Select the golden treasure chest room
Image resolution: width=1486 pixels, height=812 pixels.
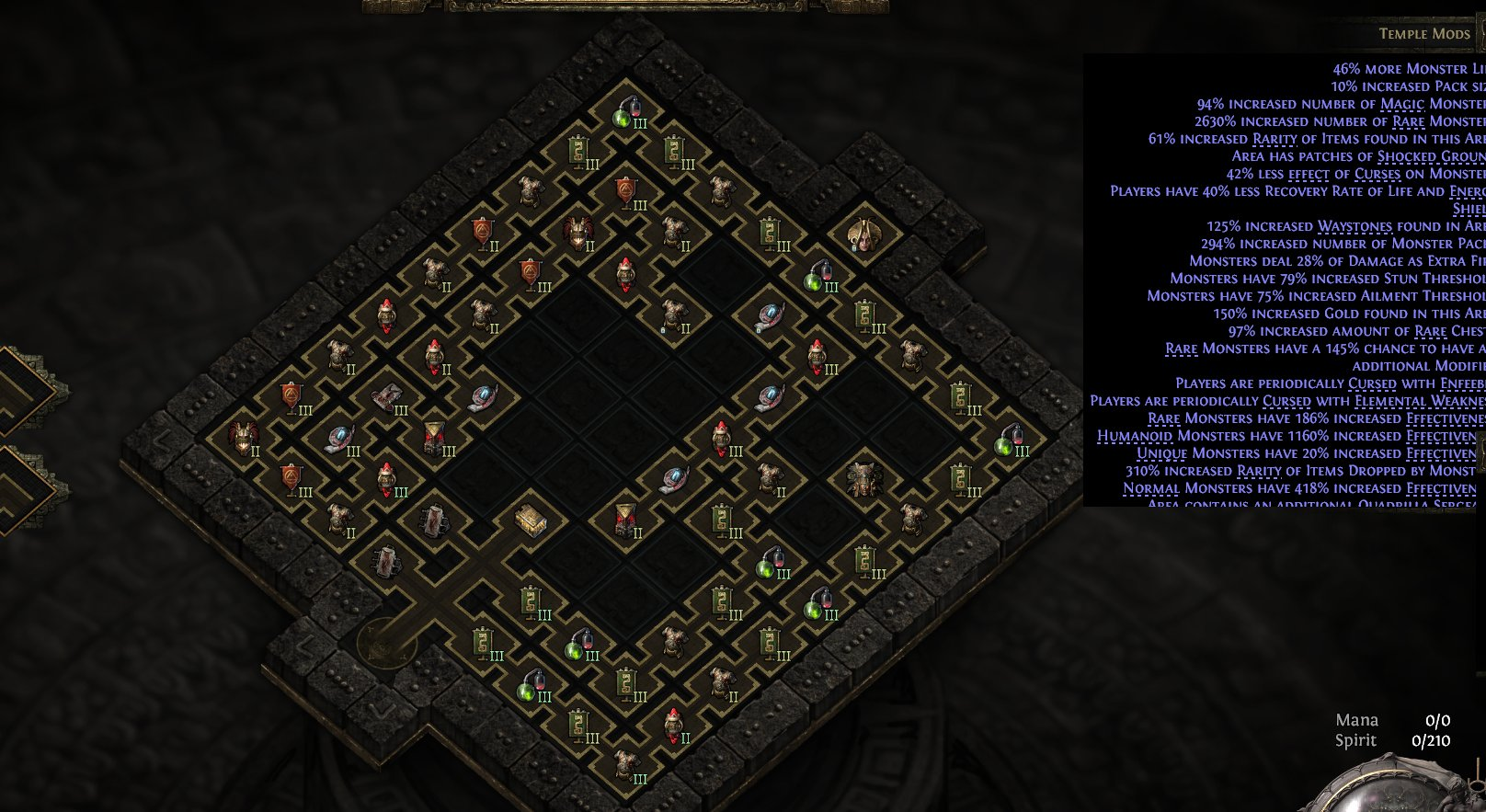point(531,521)
